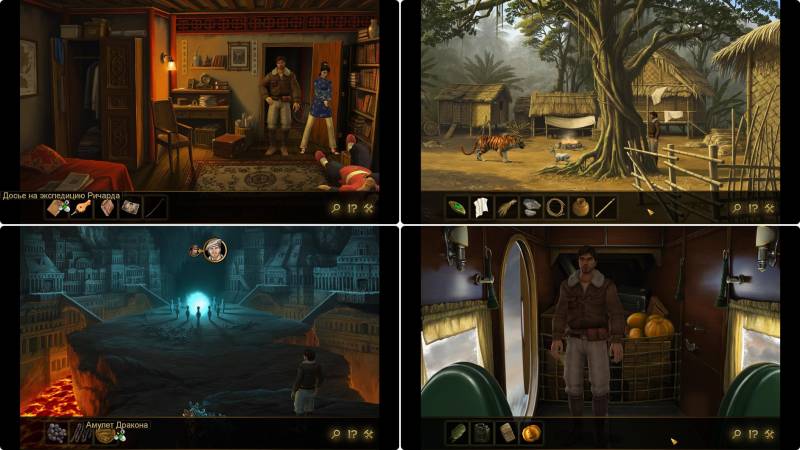Select Richard's expedition dossier in the bedroom inventory
This screenshot has height=450, width=800.
click(57, 208)
